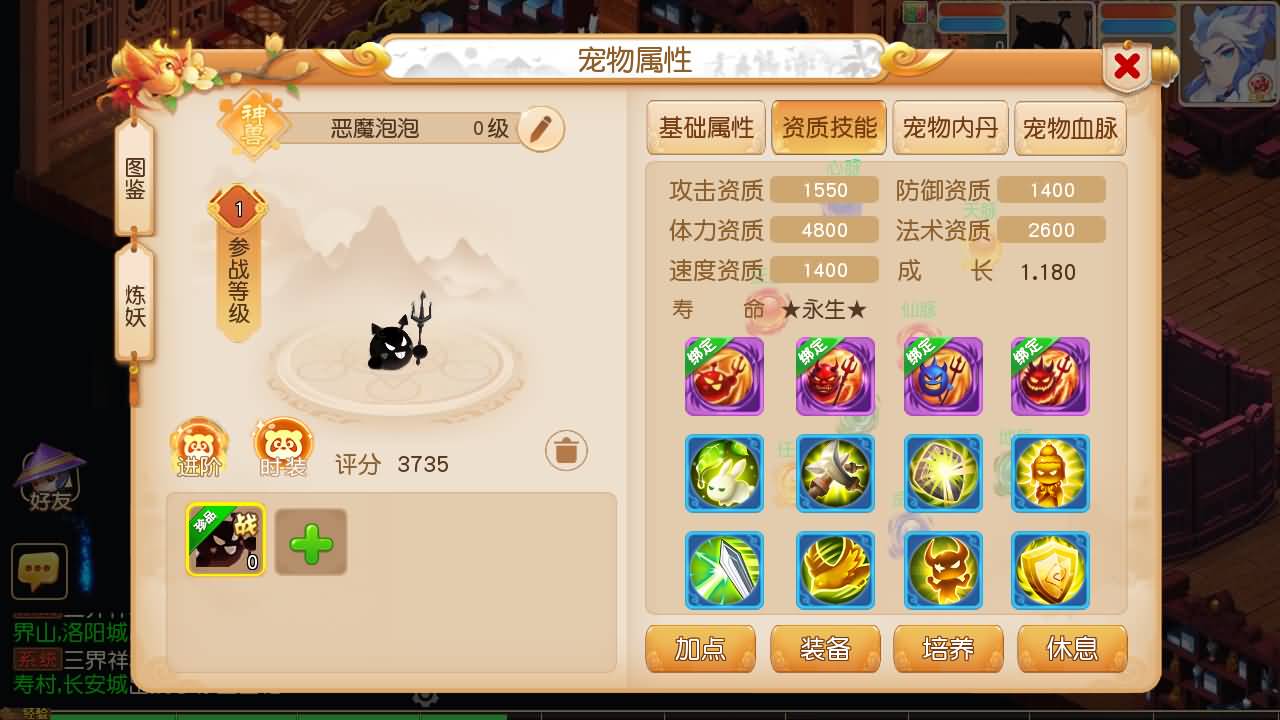Click the 培养 cultivate button
Image resolution: width=1280 pixels, height=720 pixels.
[x=949, y=649]
